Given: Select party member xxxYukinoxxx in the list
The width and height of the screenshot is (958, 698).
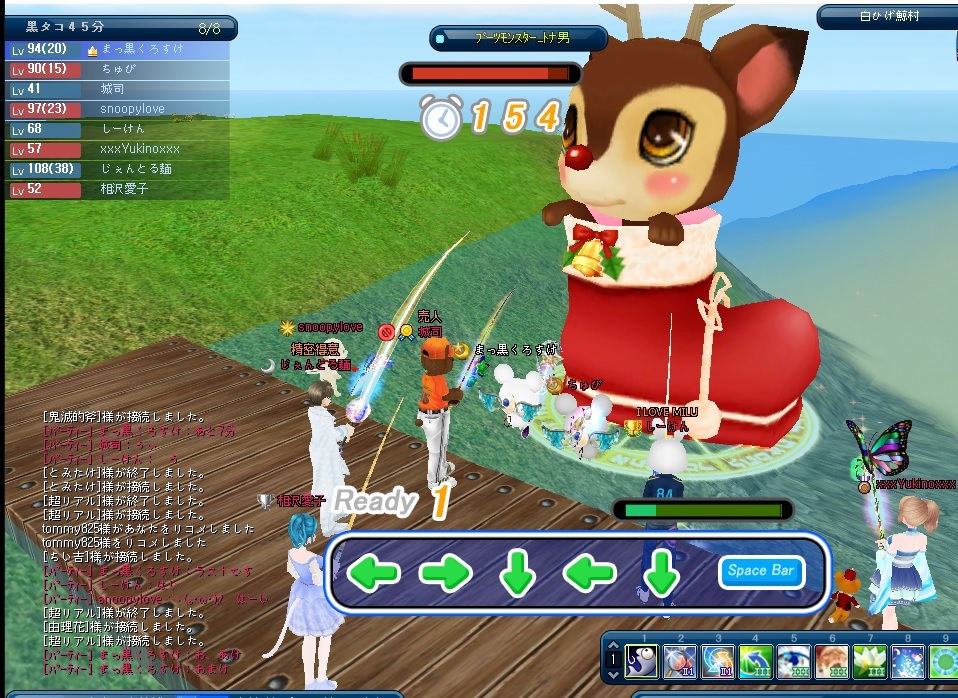Looking at the screenshot, I should [139, 149].
